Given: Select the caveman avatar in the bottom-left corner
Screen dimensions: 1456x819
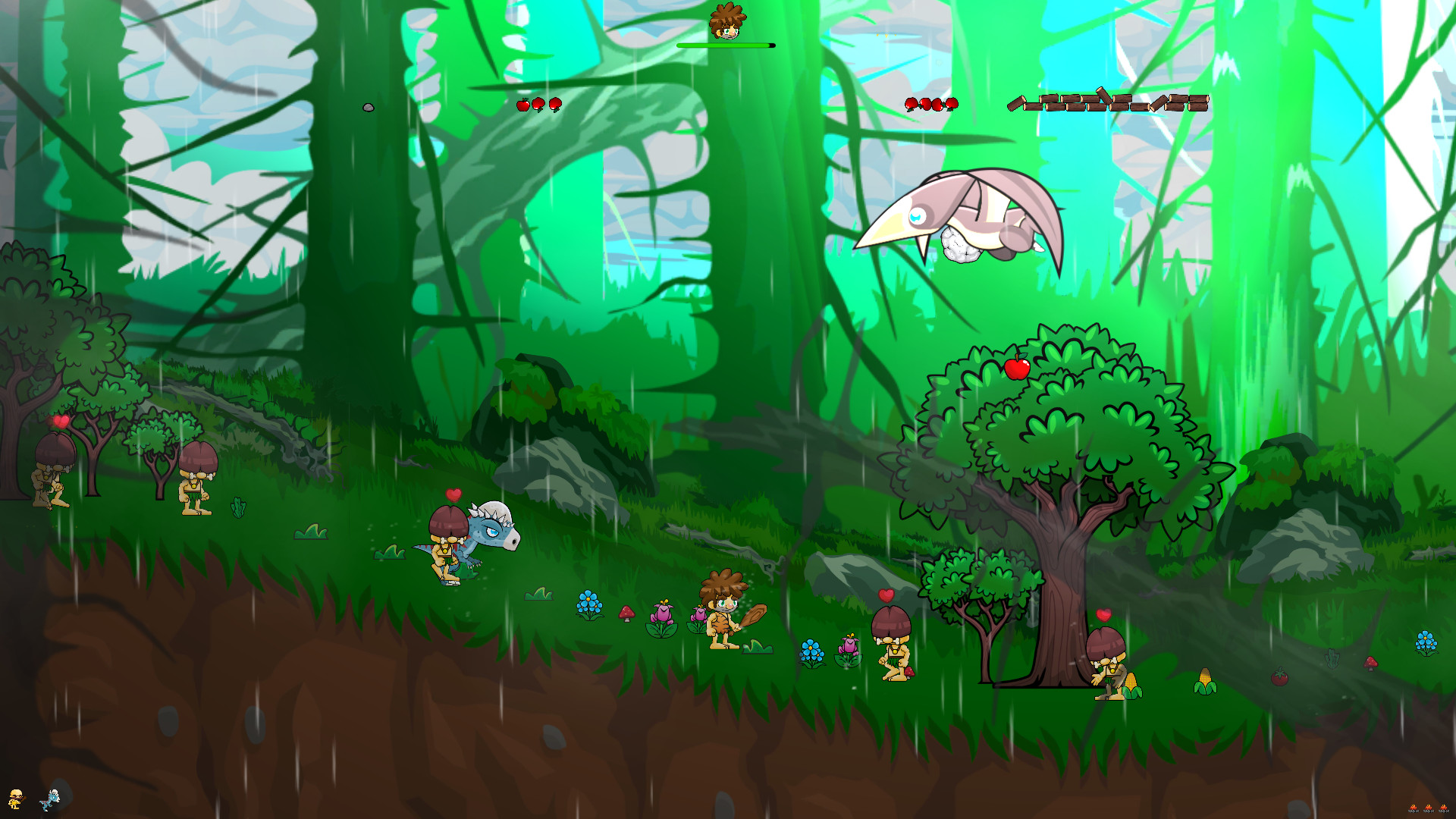Looking at the screenshot, I should 15,800.
